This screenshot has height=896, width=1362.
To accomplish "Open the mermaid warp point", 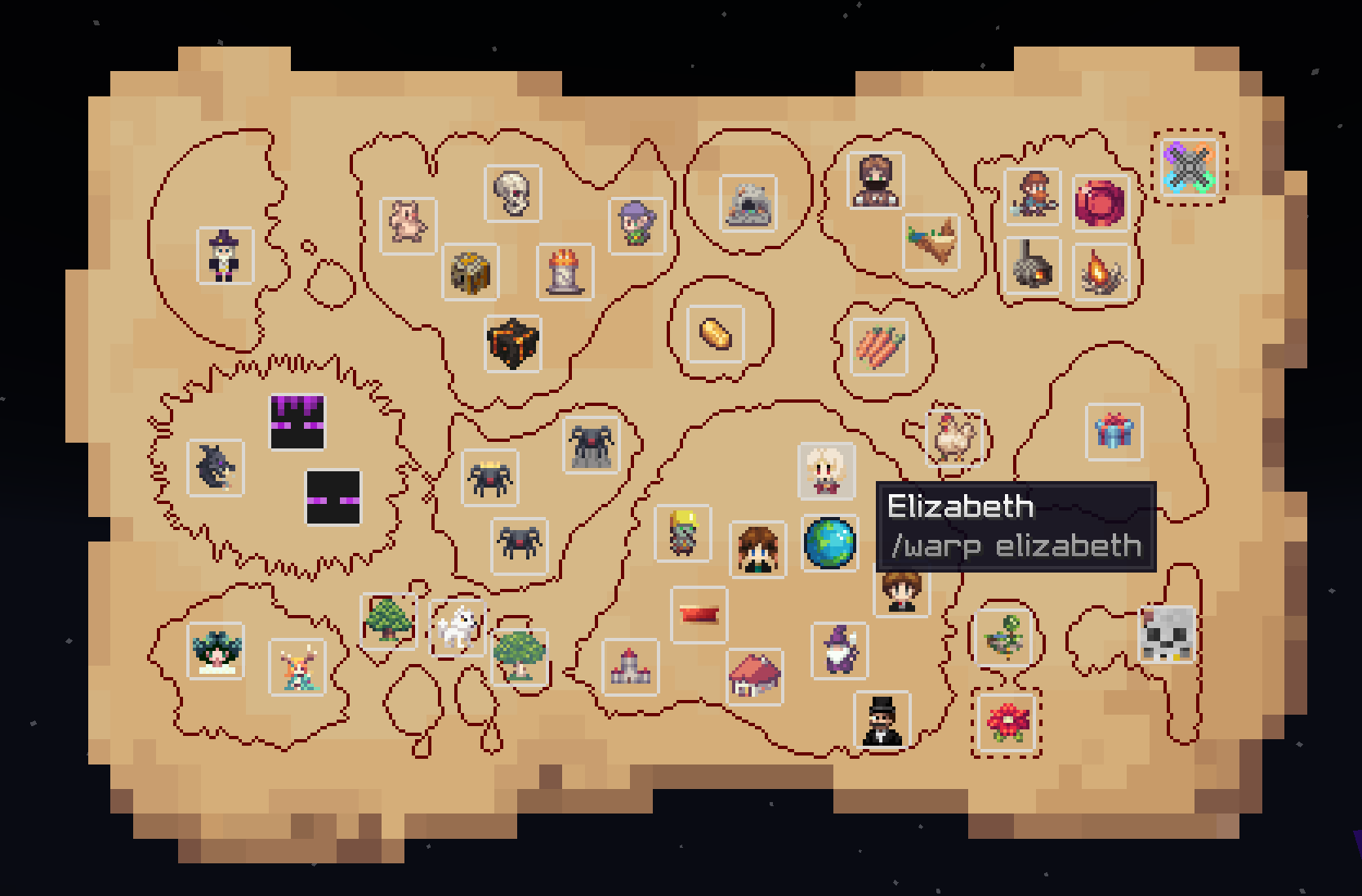I will pos(298,667).
